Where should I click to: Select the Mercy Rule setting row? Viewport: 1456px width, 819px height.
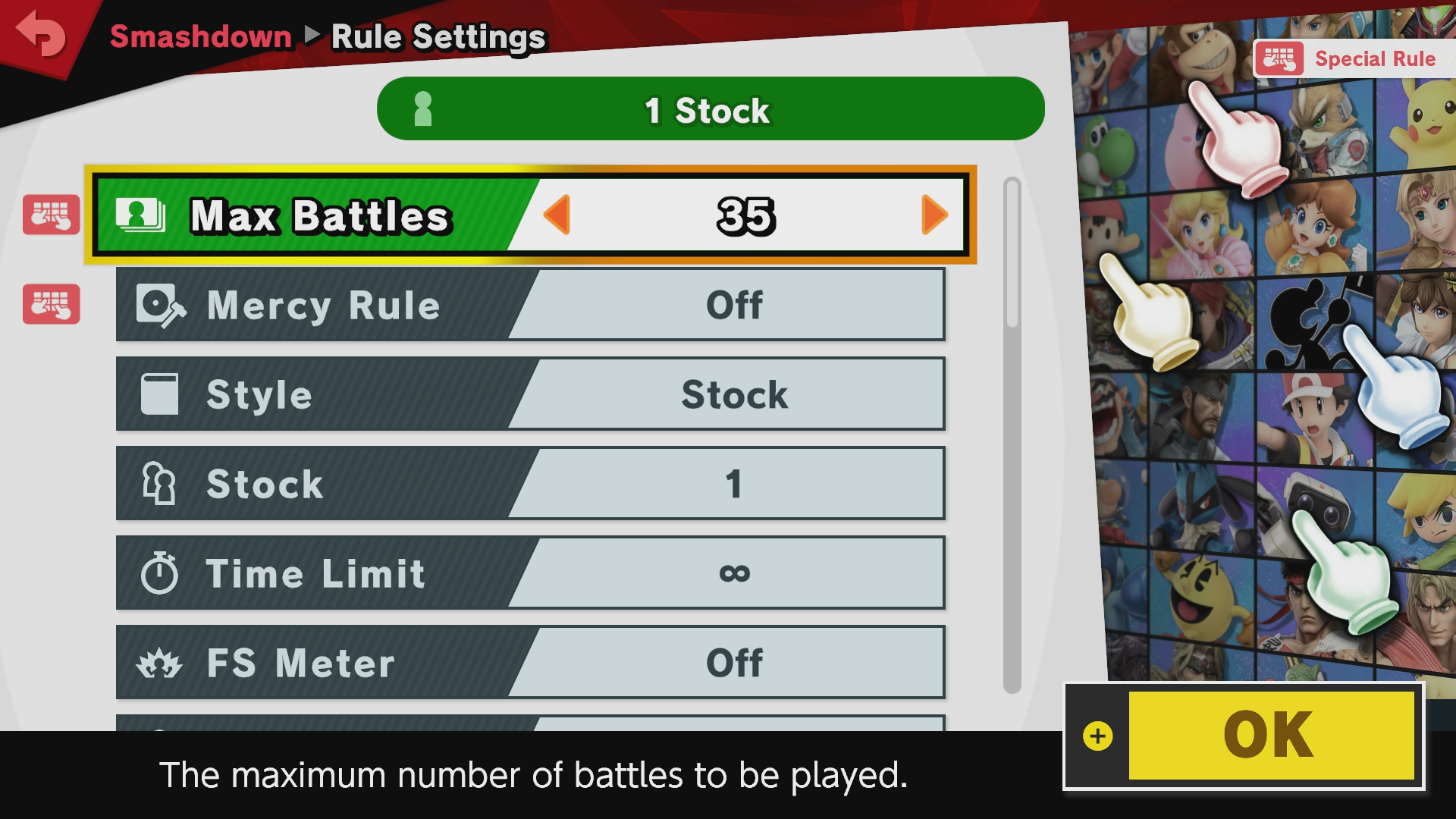530,305
